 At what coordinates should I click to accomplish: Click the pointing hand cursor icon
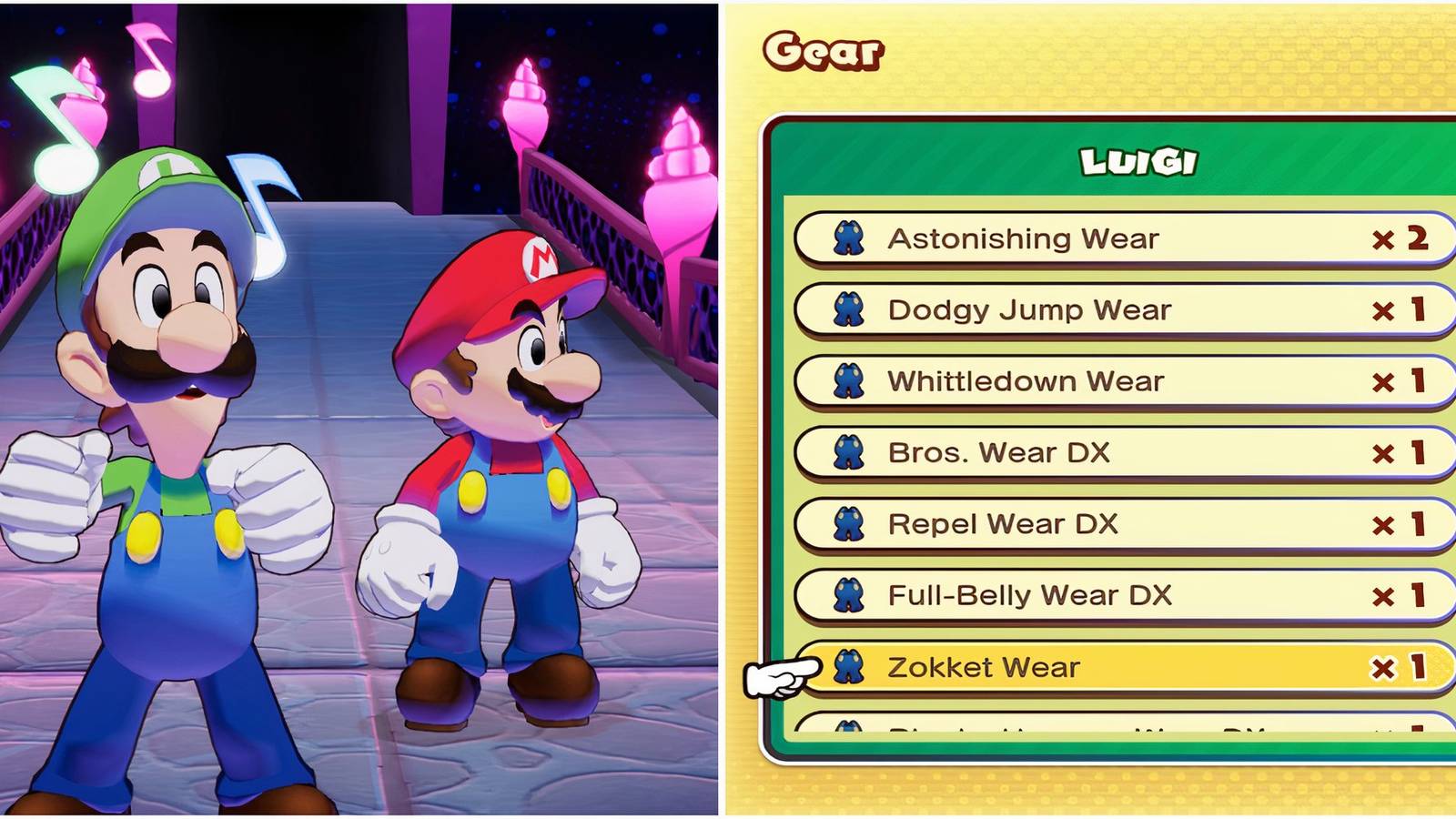778,675
